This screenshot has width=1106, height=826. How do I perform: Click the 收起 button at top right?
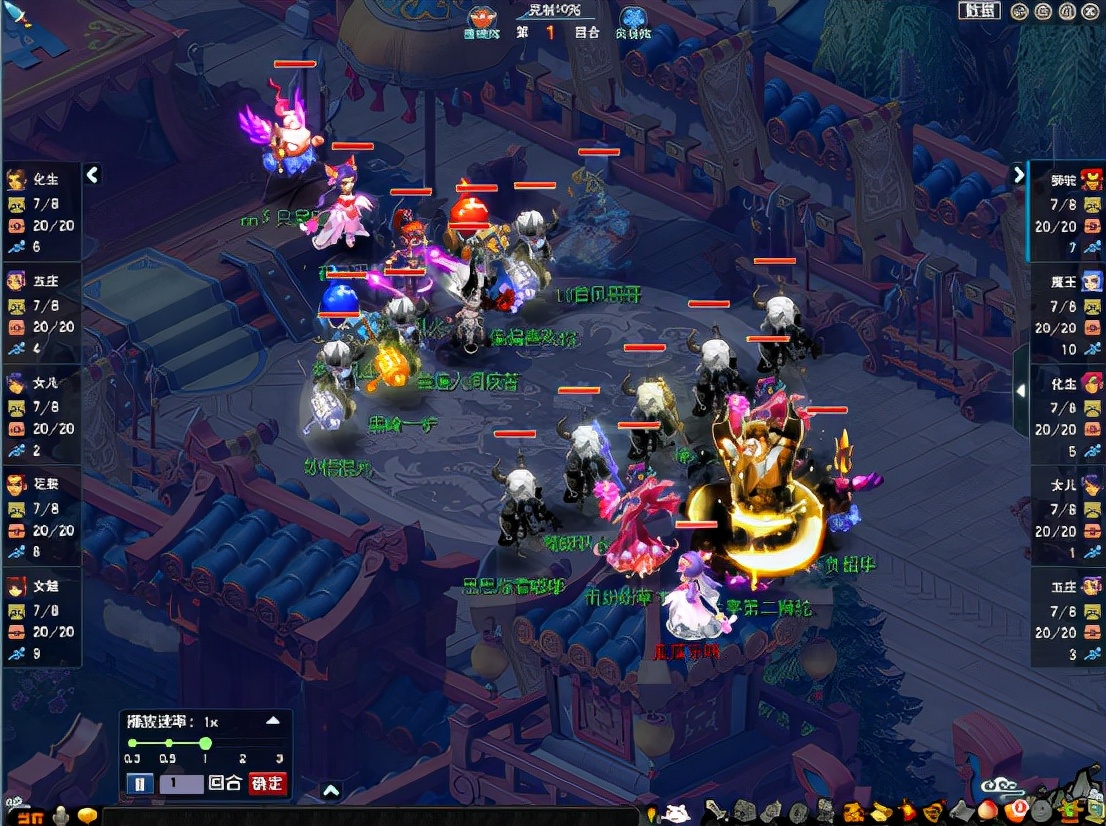pyautogui.click(x=978, y=11)
